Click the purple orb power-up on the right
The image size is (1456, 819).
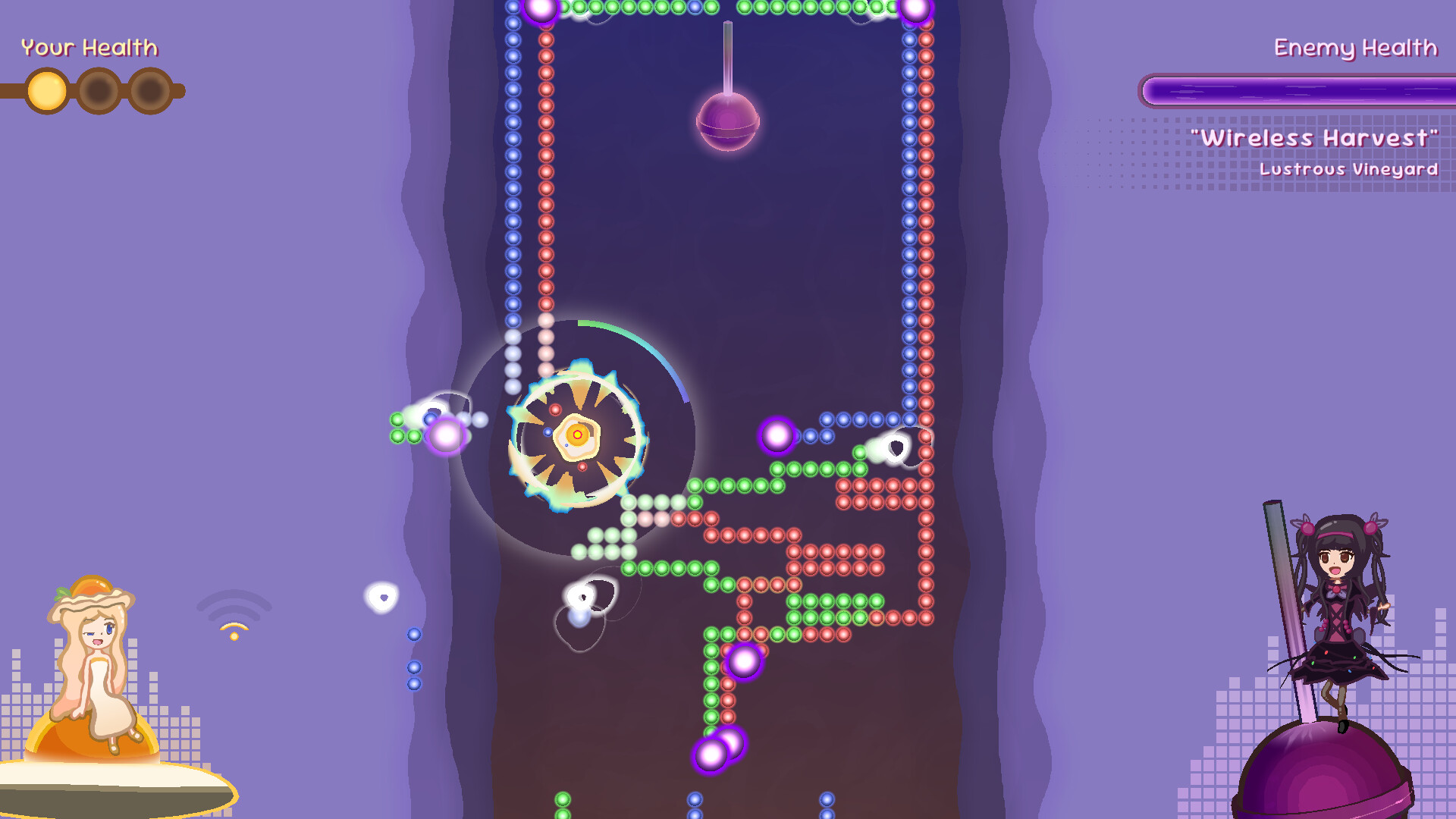point(777,438)
